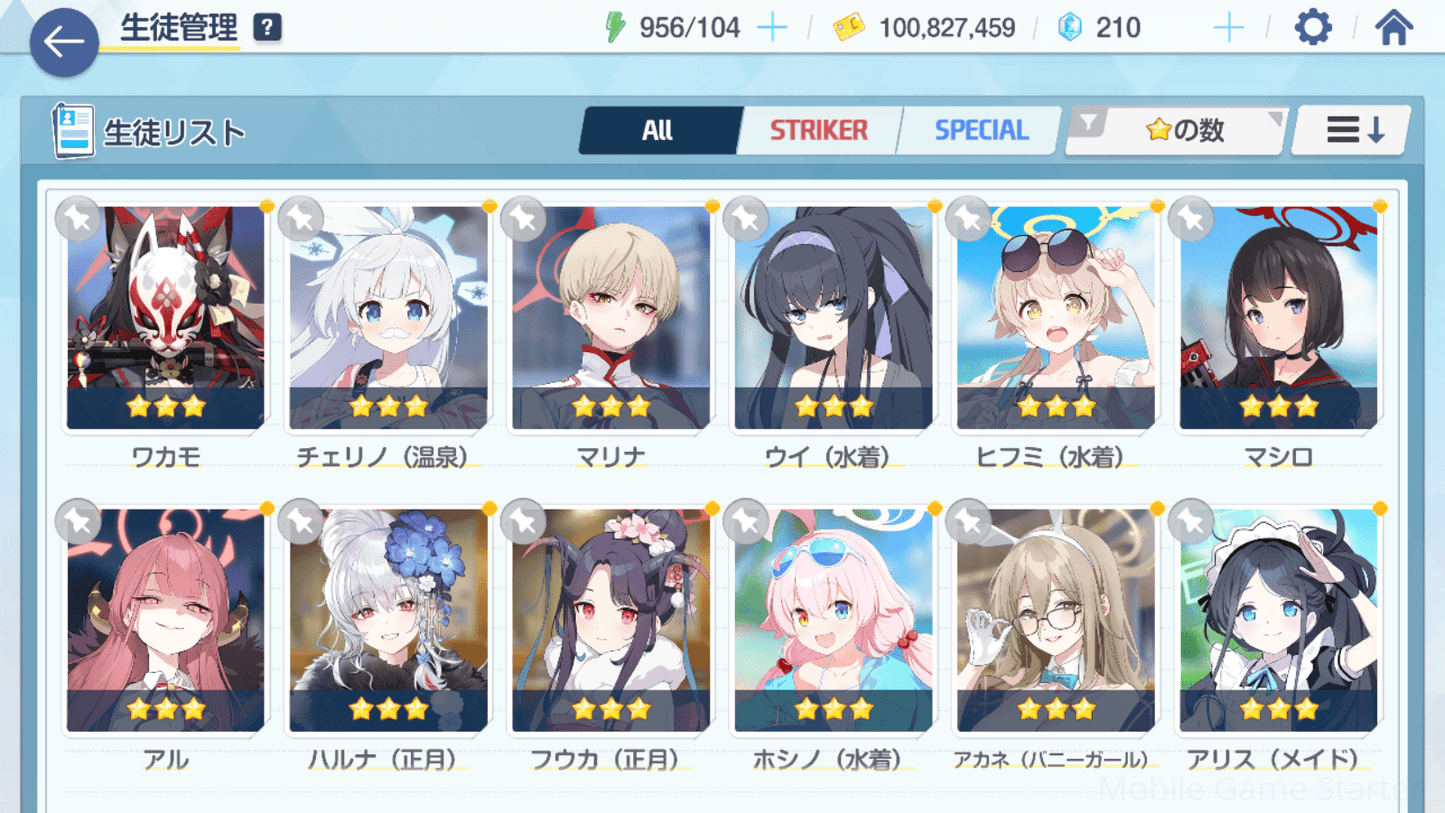
Task: Add more energy with the plus button
Action: pos(772,28)
